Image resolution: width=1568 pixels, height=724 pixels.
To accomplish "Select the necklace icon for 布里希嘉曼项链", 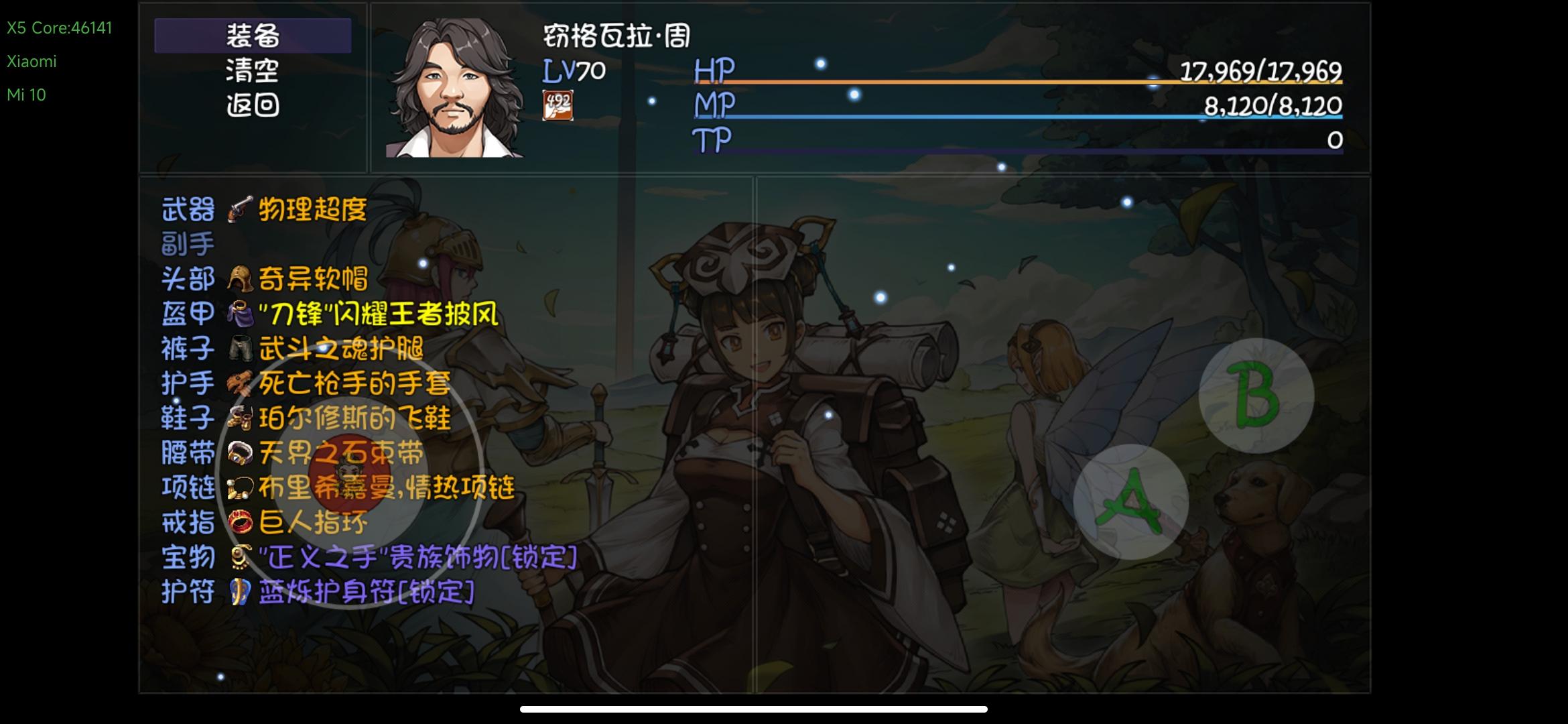I will 240,487.
